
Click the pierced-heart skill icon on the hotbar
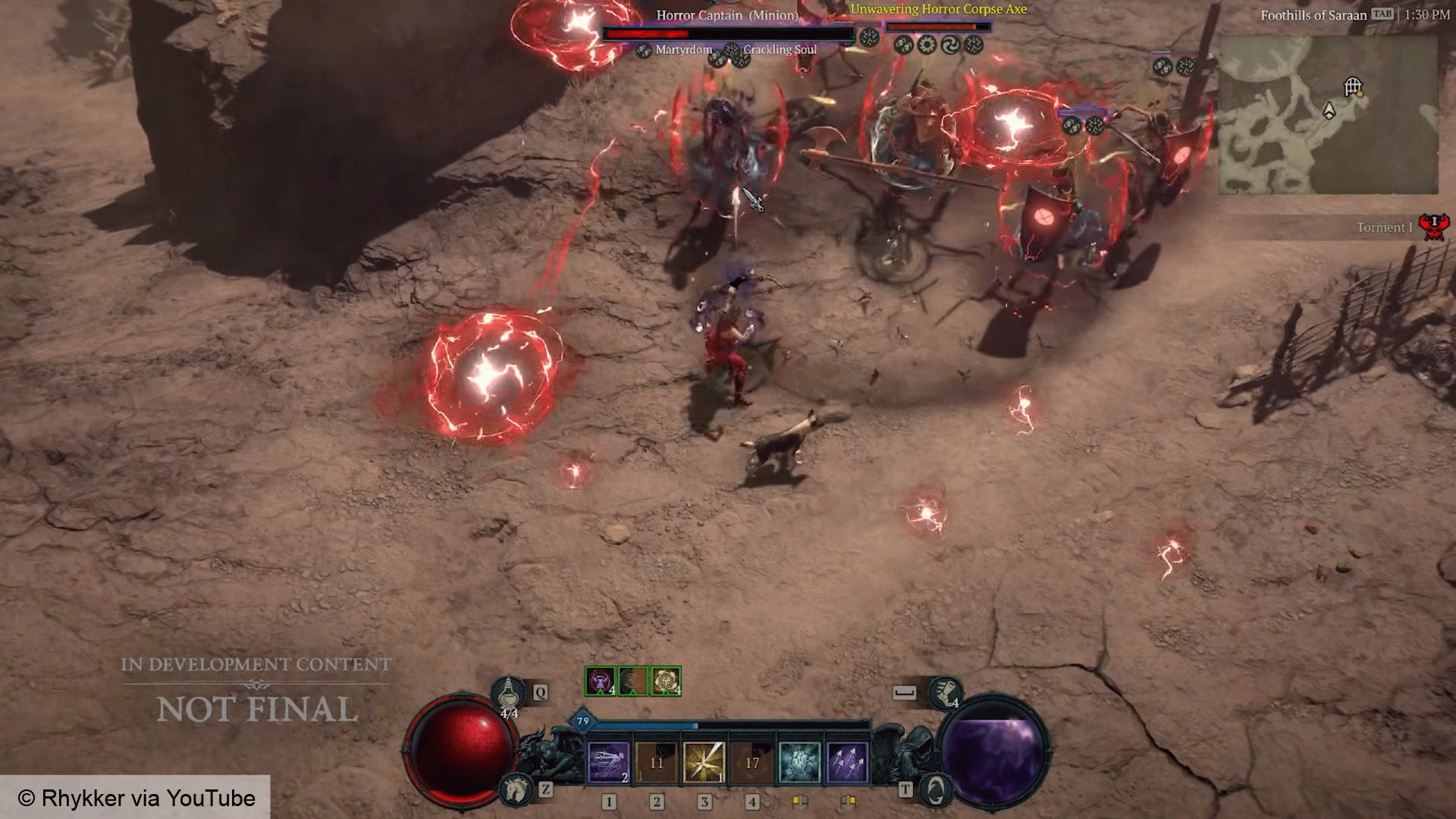click(799, 760)
